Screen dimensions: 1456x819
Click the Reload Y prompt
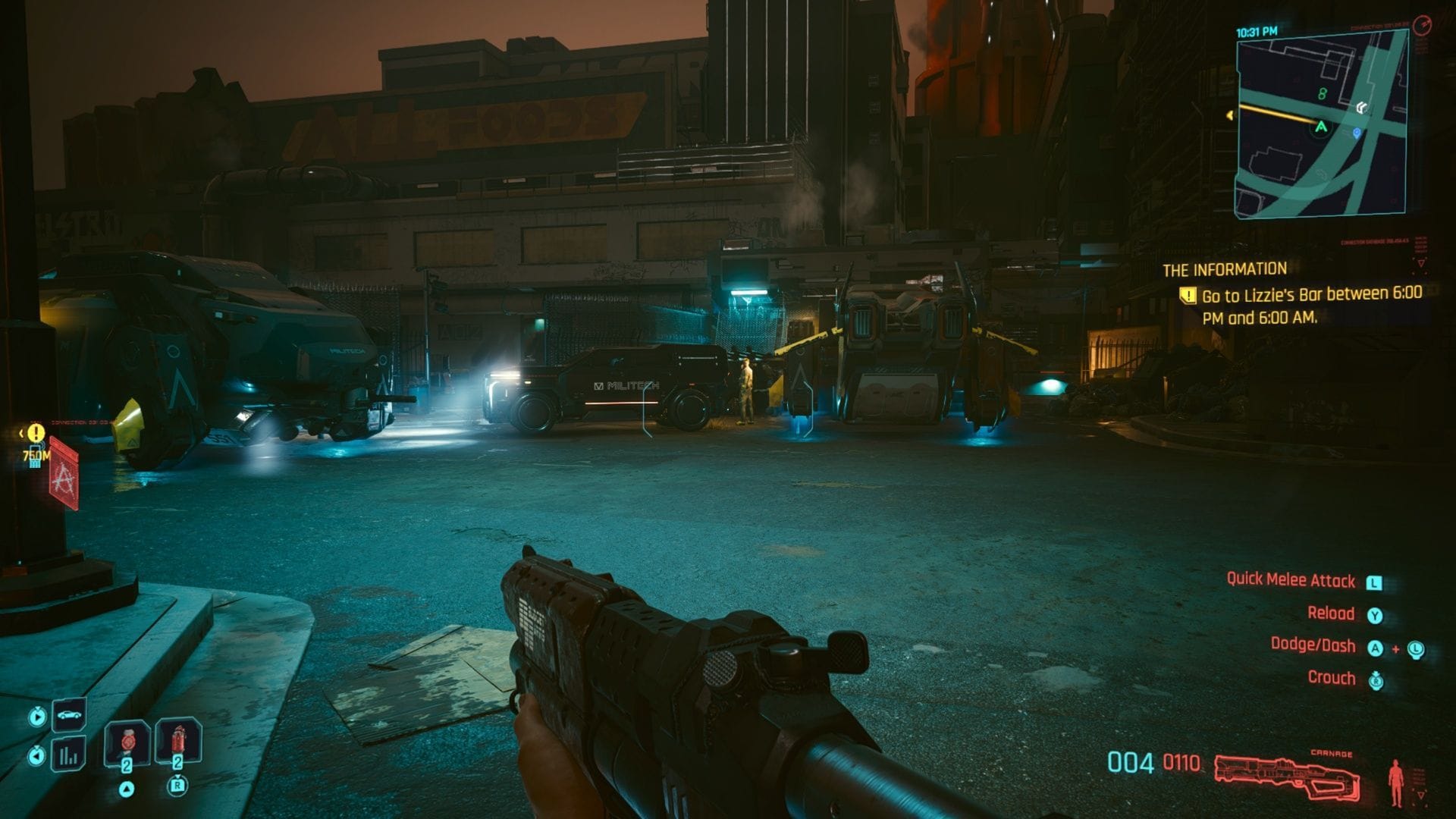click(1375, 615)
